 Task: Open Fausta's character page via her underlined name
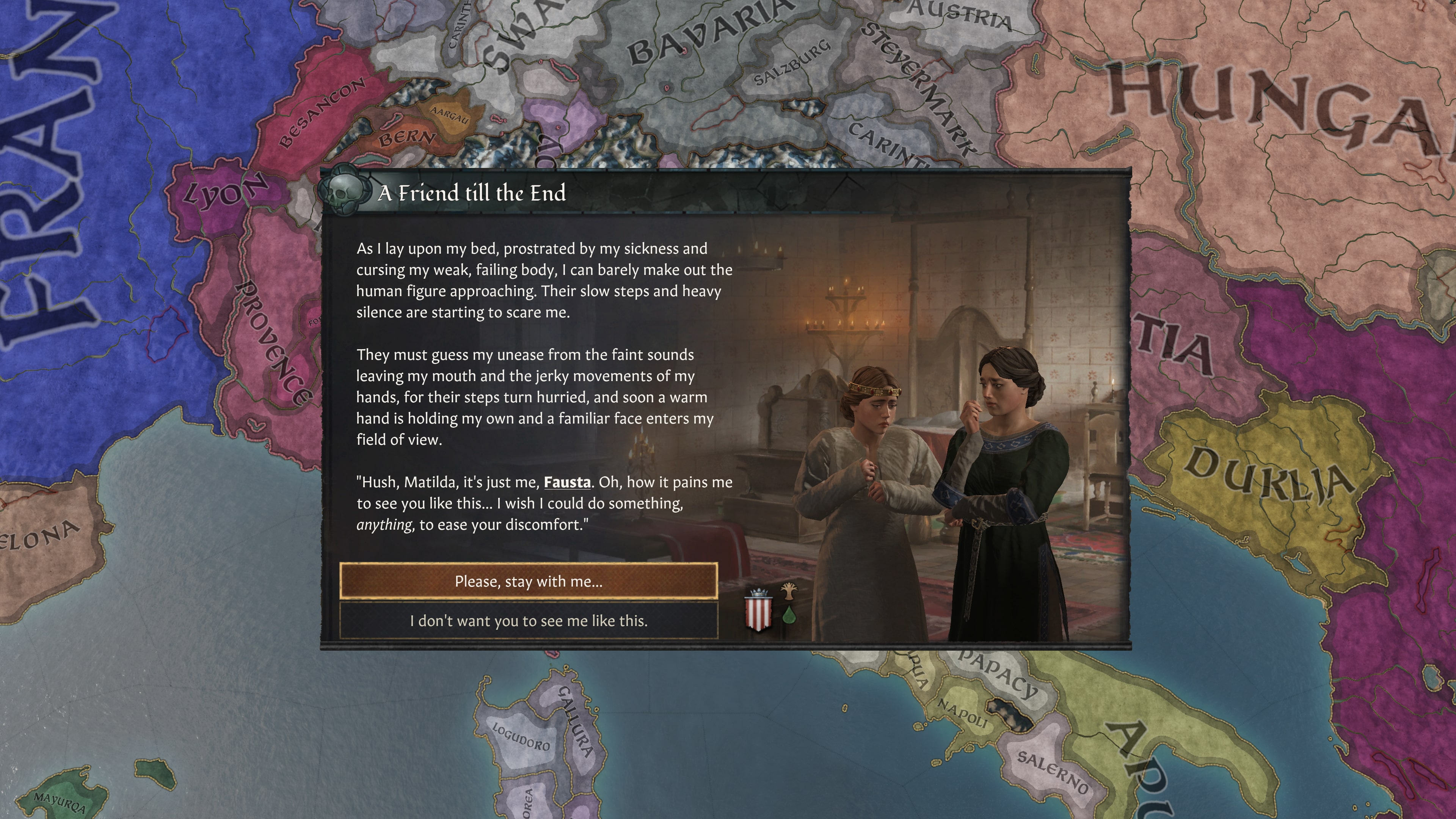[567, 482]
